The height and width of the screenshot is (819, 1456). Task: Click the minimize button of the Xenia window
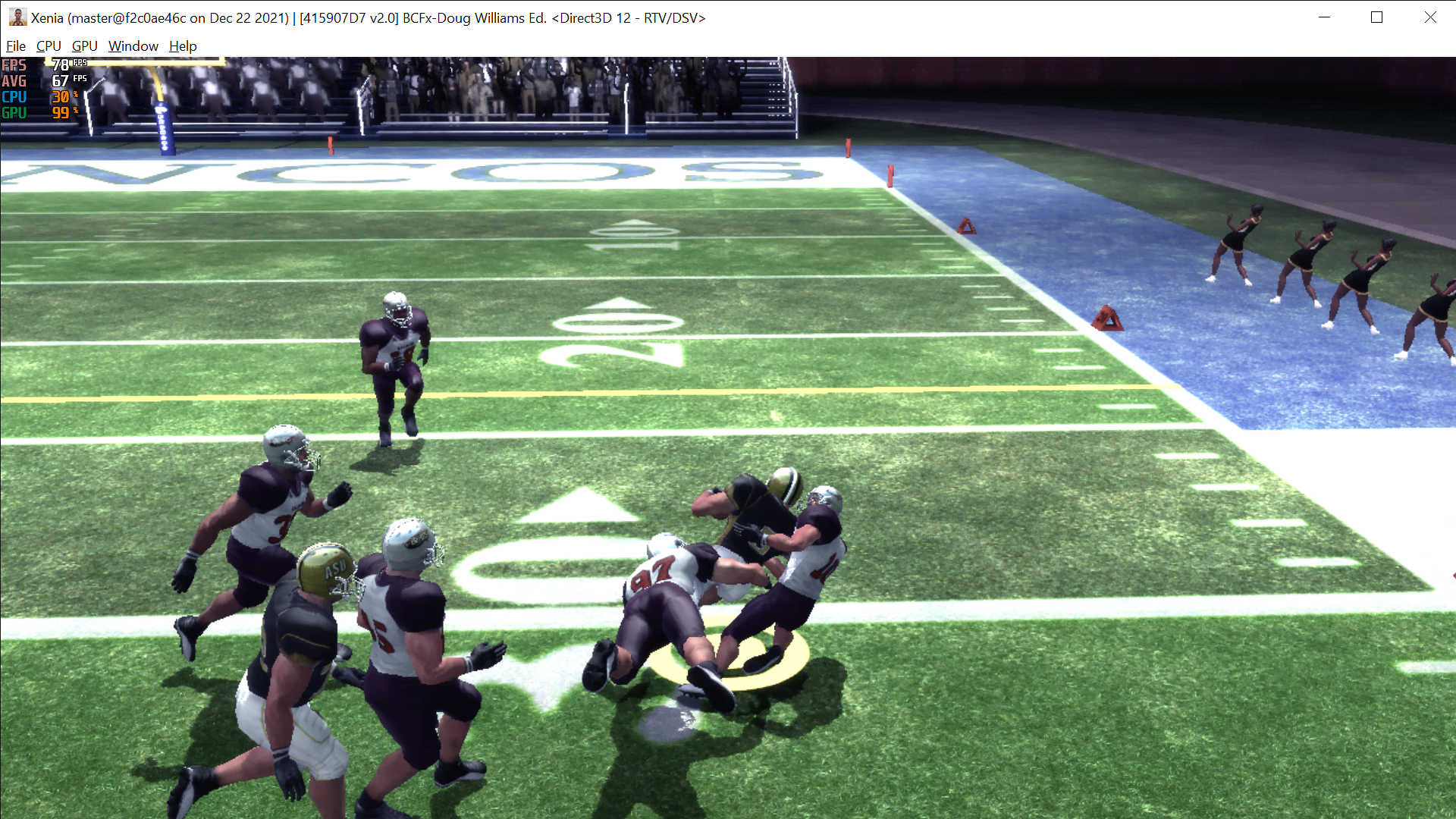pyautogui.click(x=1325, y=17)
